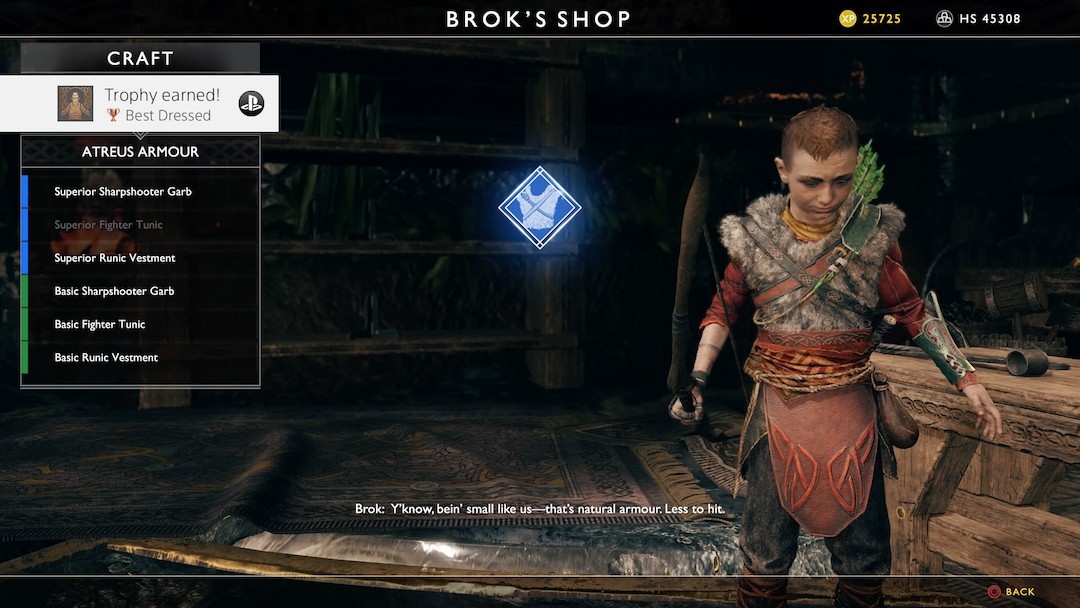Click the Atreus Armour category header
Screen dimensions: 1080x608
140,152
